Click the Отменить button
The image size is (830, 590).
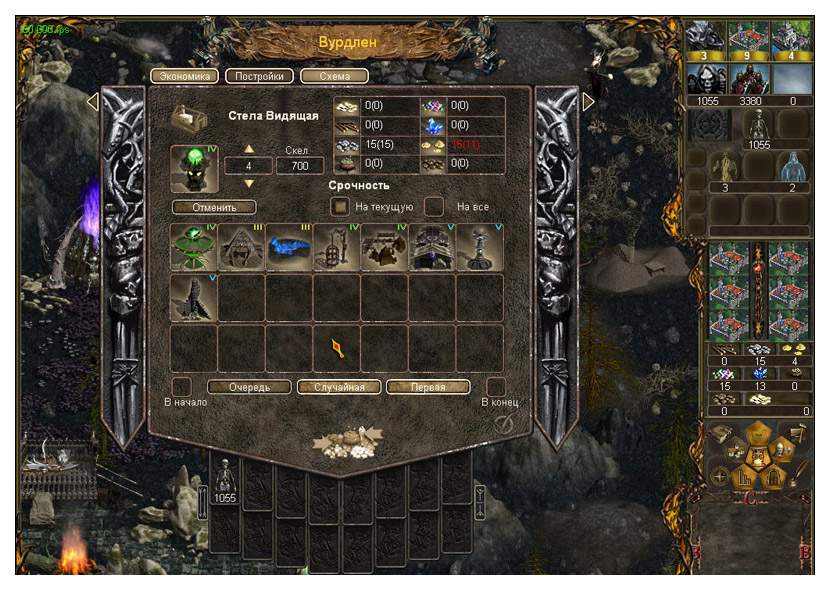click(213, 207)
